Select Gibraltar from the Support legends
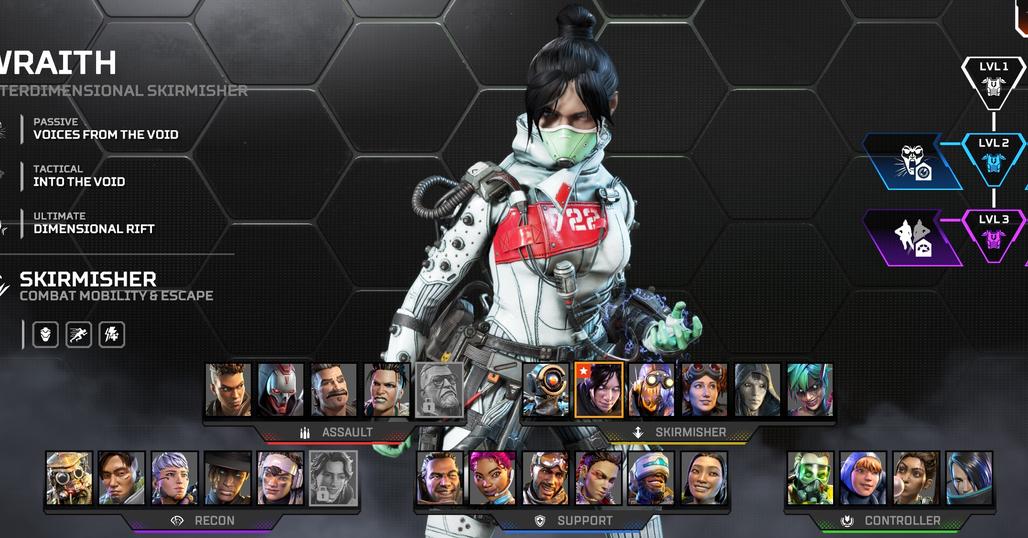 pyautogui.click(x=440, y=478)
